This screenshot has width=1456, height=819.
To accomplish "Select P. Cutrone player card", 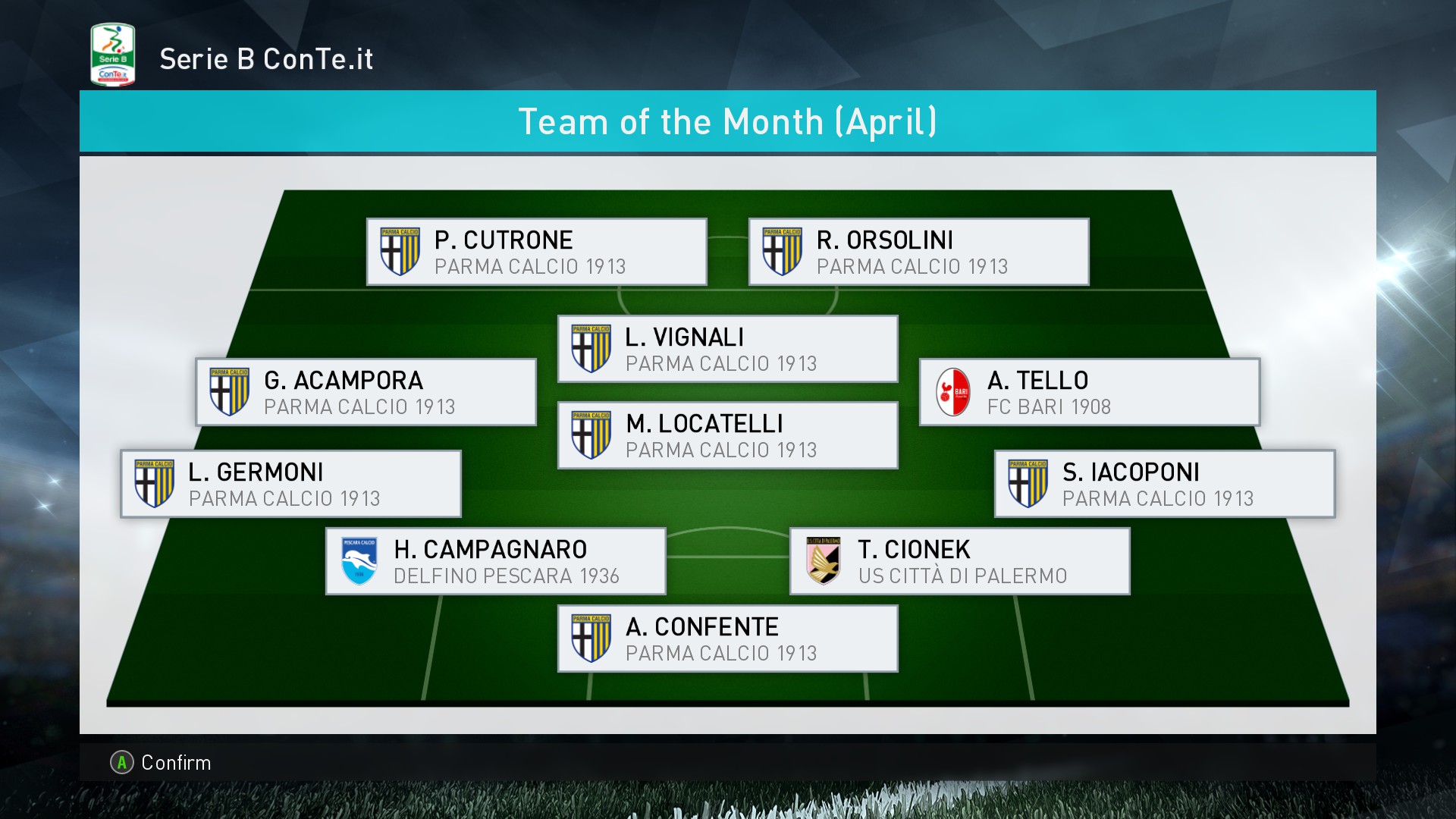I will click(536, 253).
